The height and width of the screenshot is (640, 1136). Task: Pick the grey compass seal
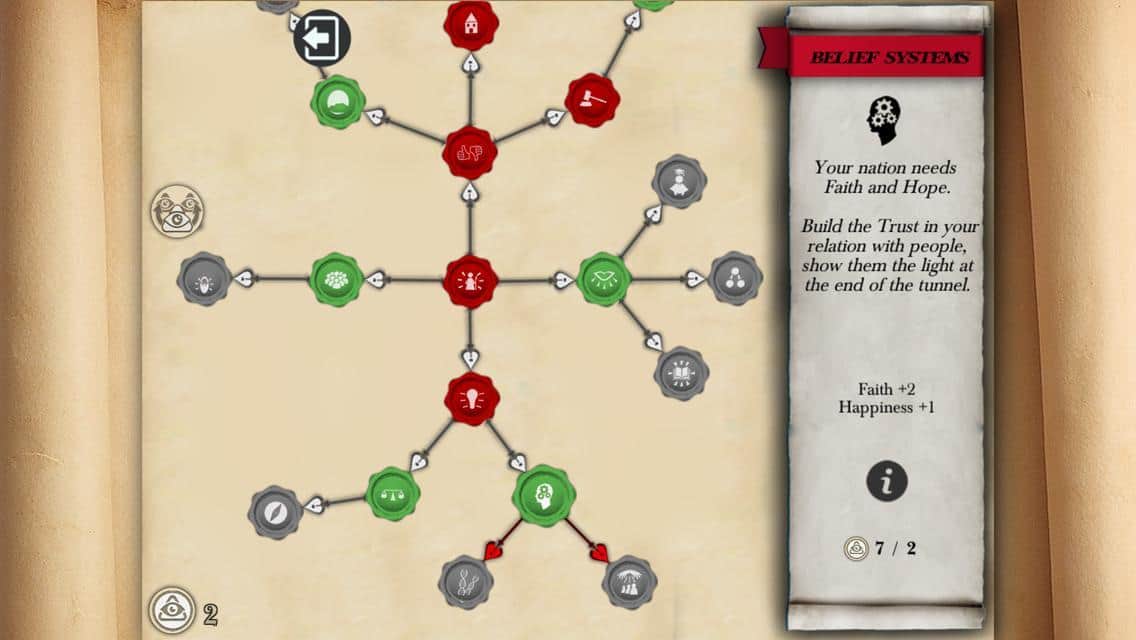(x=275, y=512)
